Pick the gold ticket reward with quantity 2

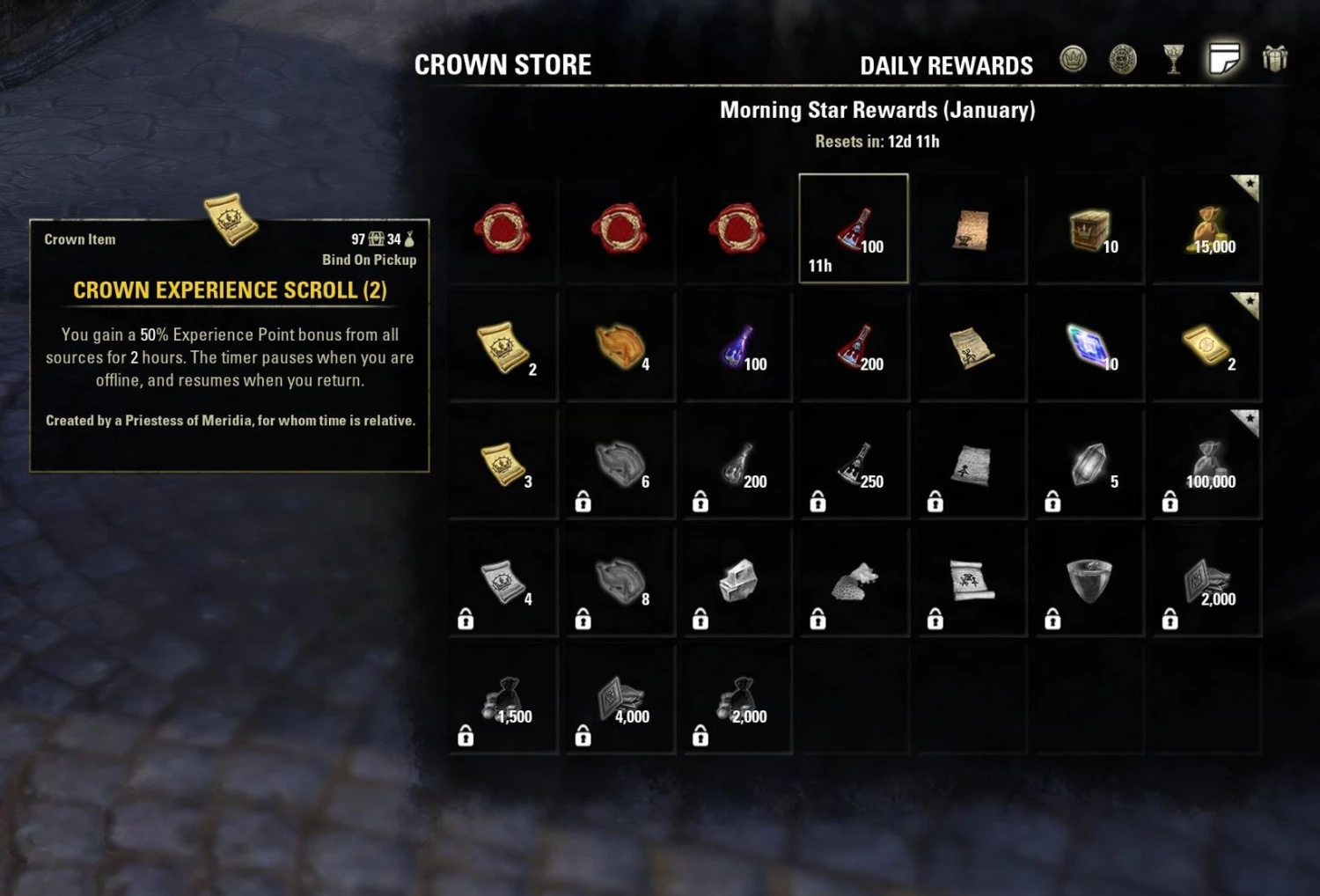[1207, 347]
